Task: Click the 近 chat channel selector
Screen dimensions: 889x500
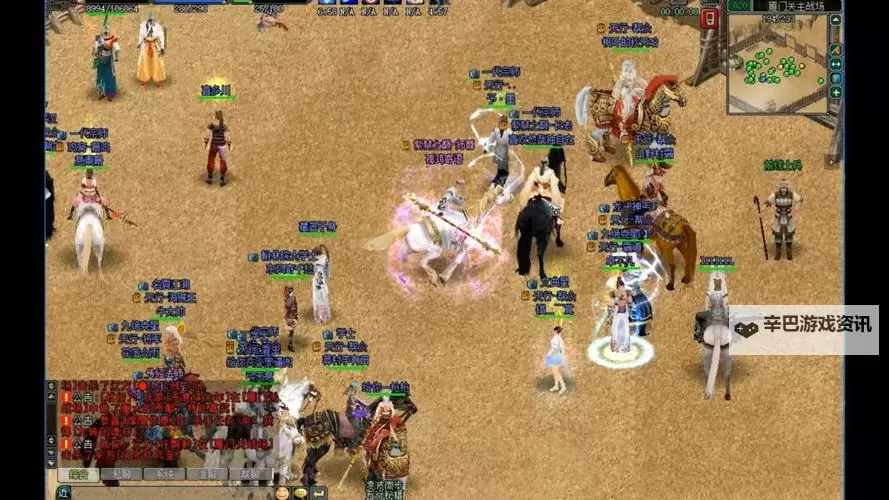Action: 62,492
